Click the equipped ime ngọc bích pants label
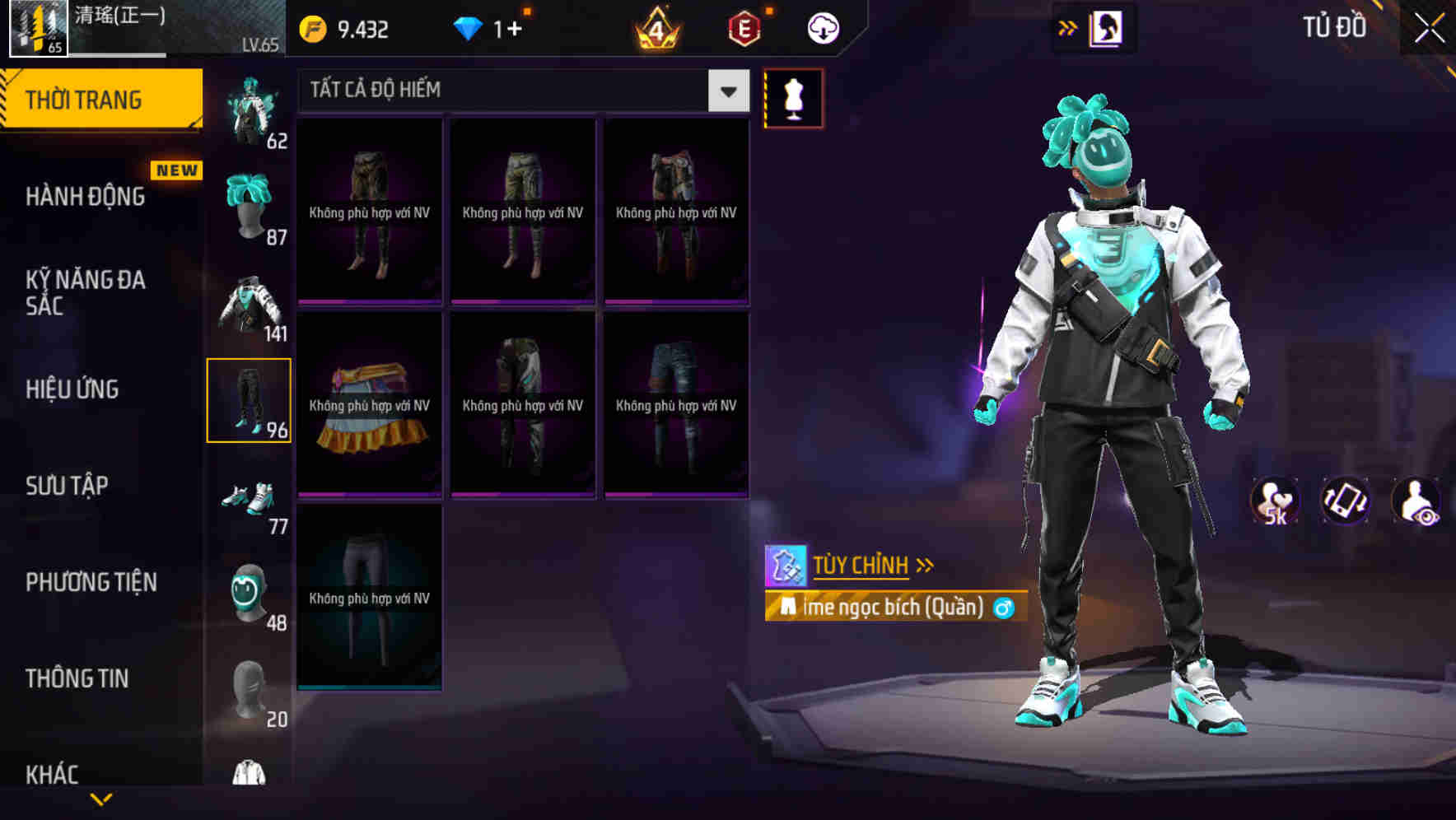The image size is (1456, 820). coord(889,607)
